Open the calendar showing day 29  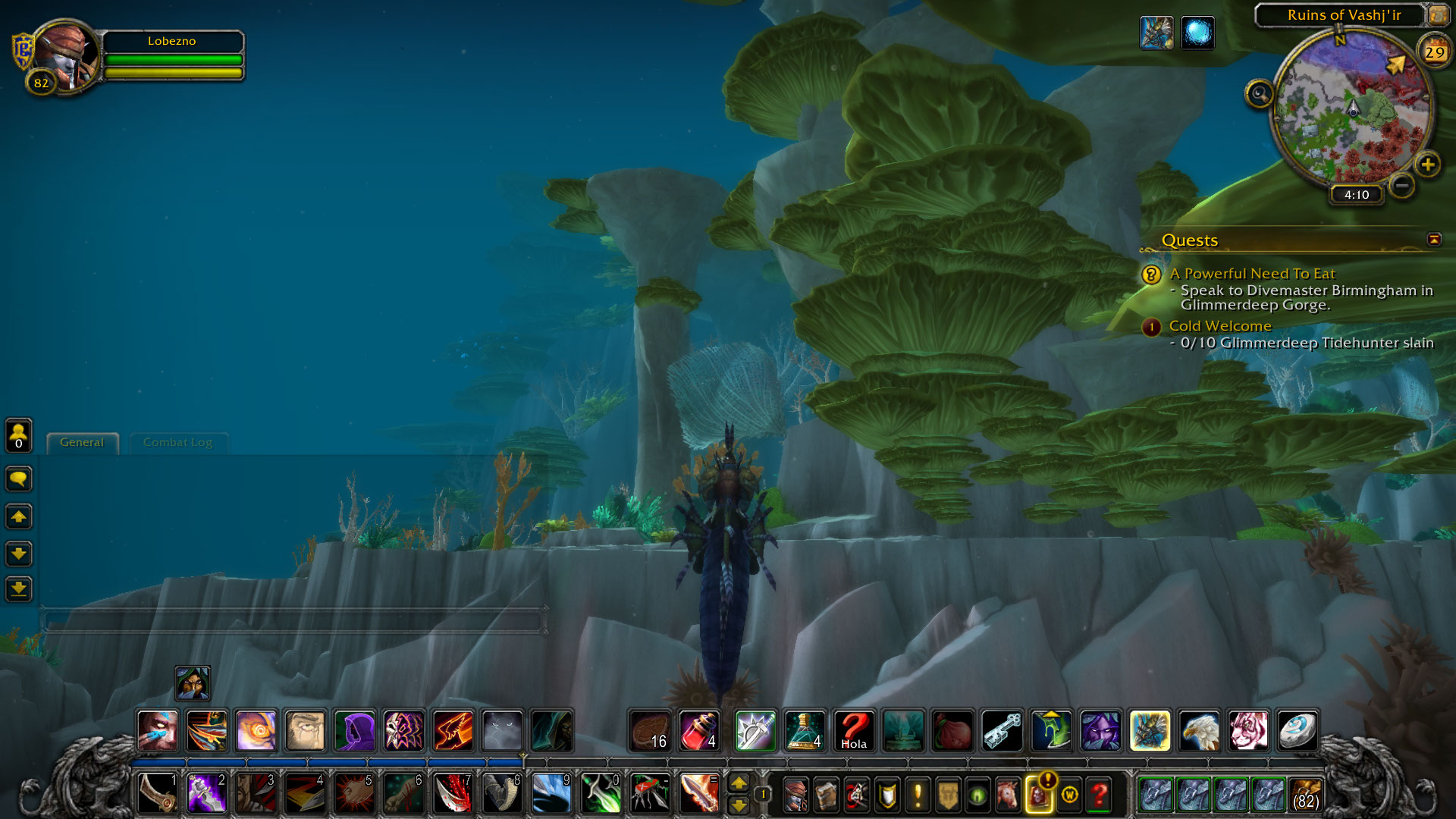[x=1434, y=52]
